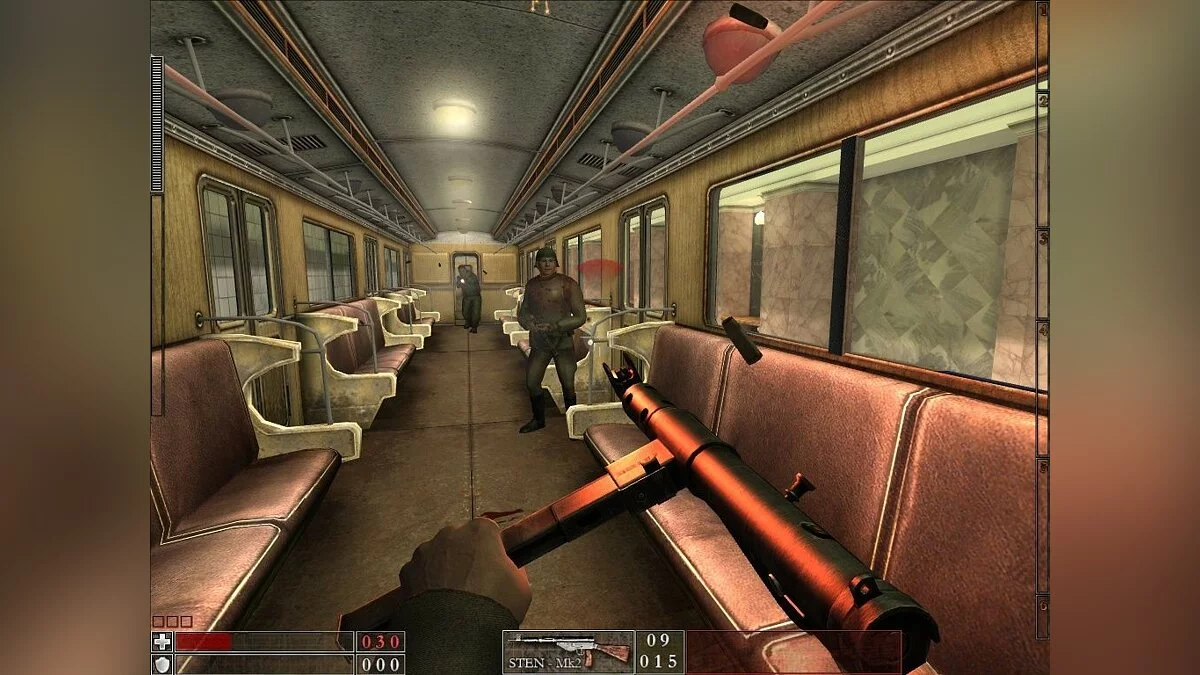The height and width of the screenshot is (675, 1200).
Task: Choose weapon slot 2 on the side bar
Action: (x=1042, y=100)
